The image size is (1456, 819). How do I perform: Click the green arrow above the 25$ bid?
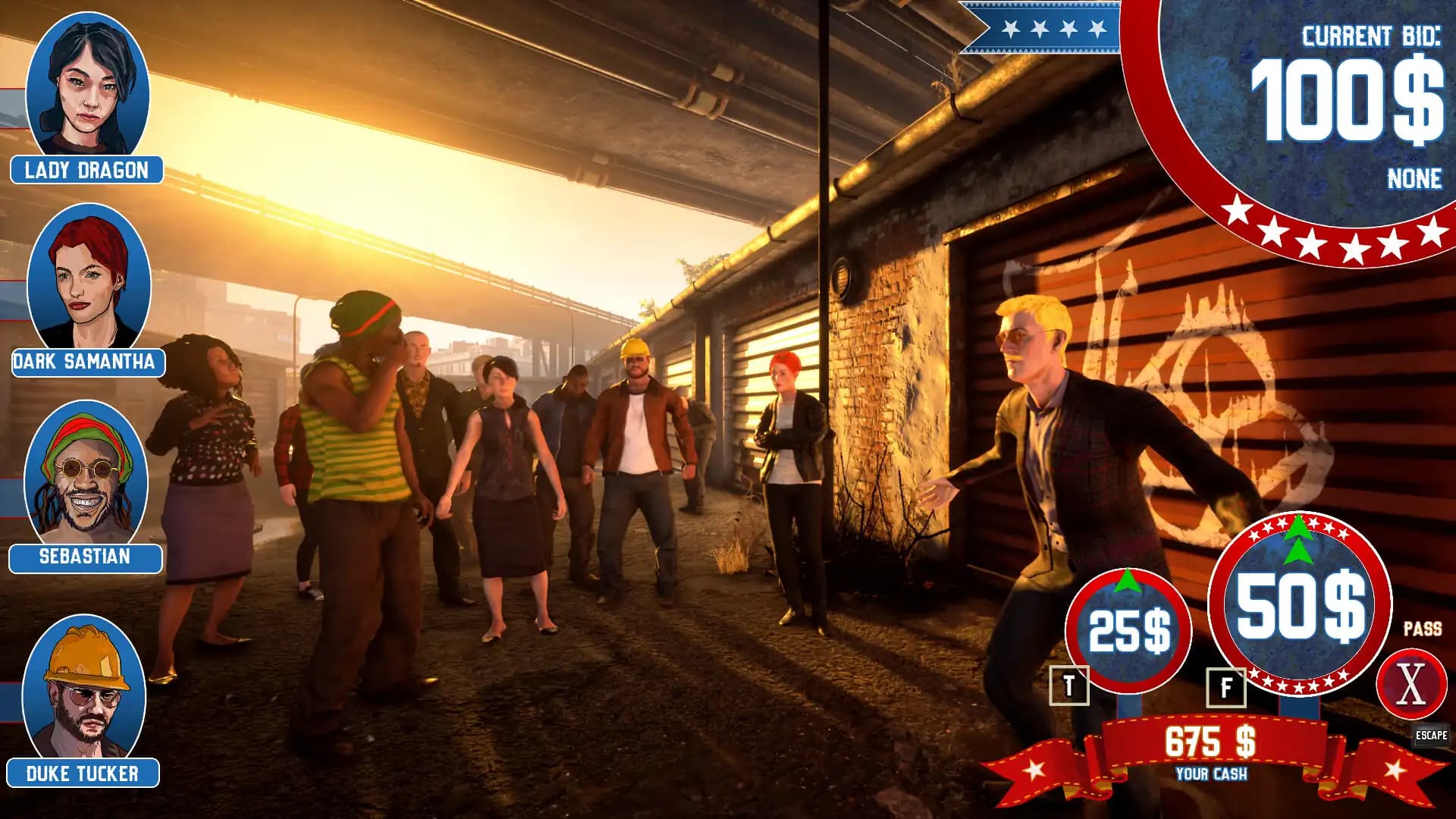pyautogui.click(x=1128, y=579)
